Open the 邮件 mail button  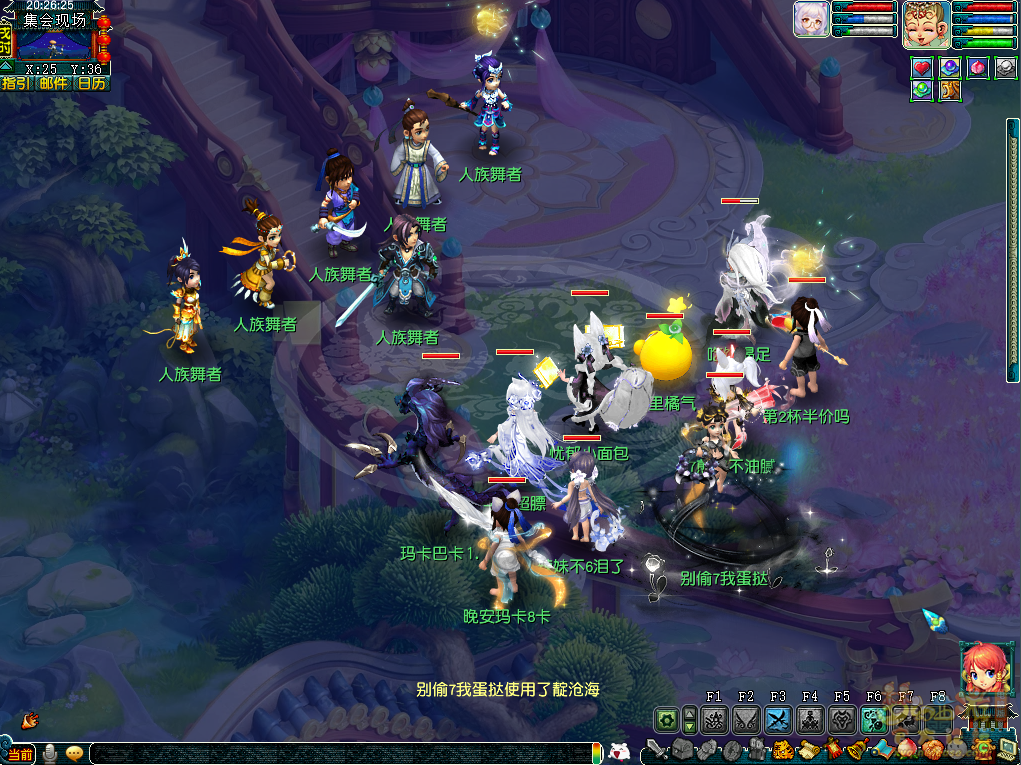coord(54,83)
